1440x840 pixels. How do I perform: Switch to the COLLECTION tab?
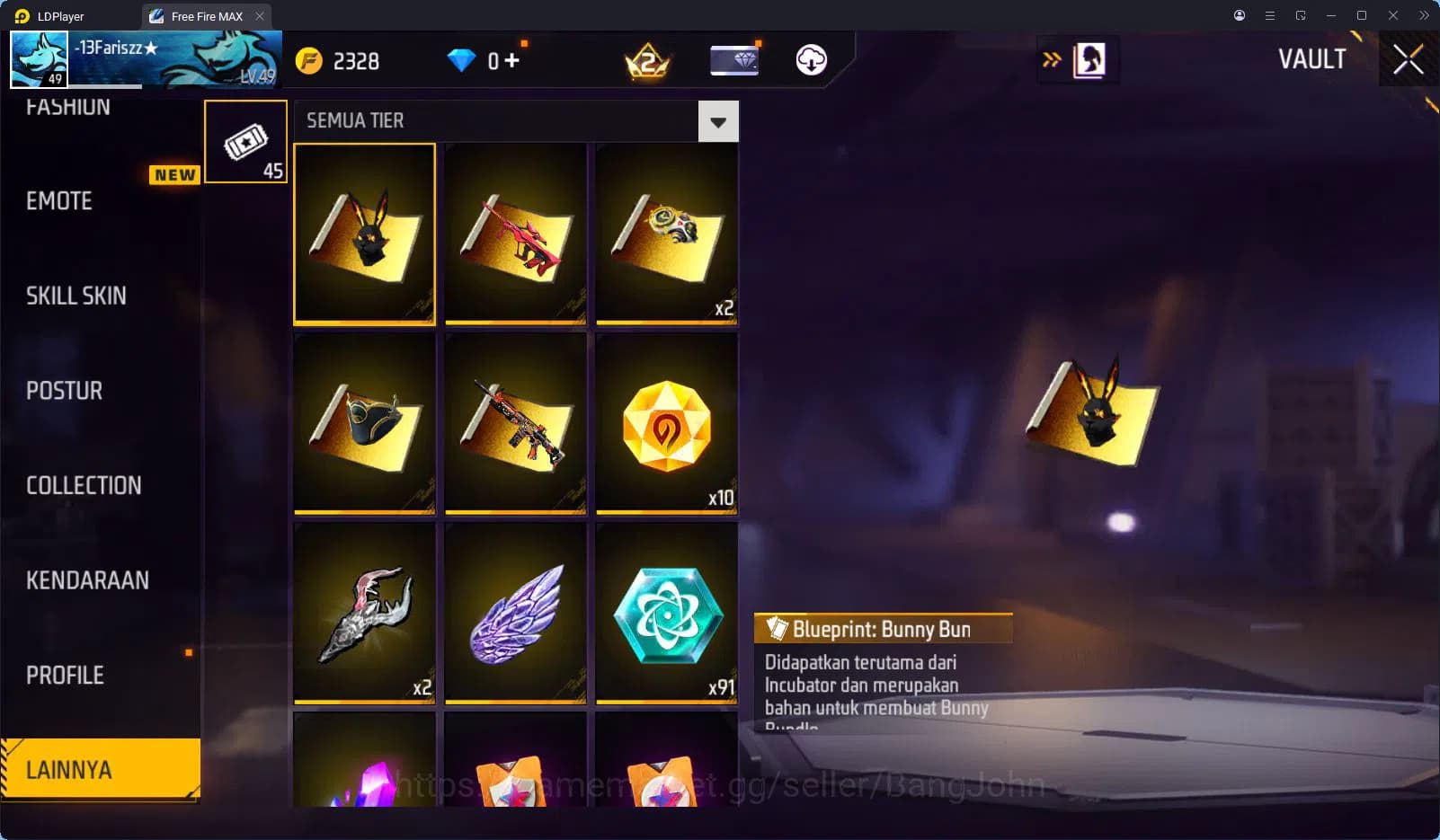pos(84,485)
